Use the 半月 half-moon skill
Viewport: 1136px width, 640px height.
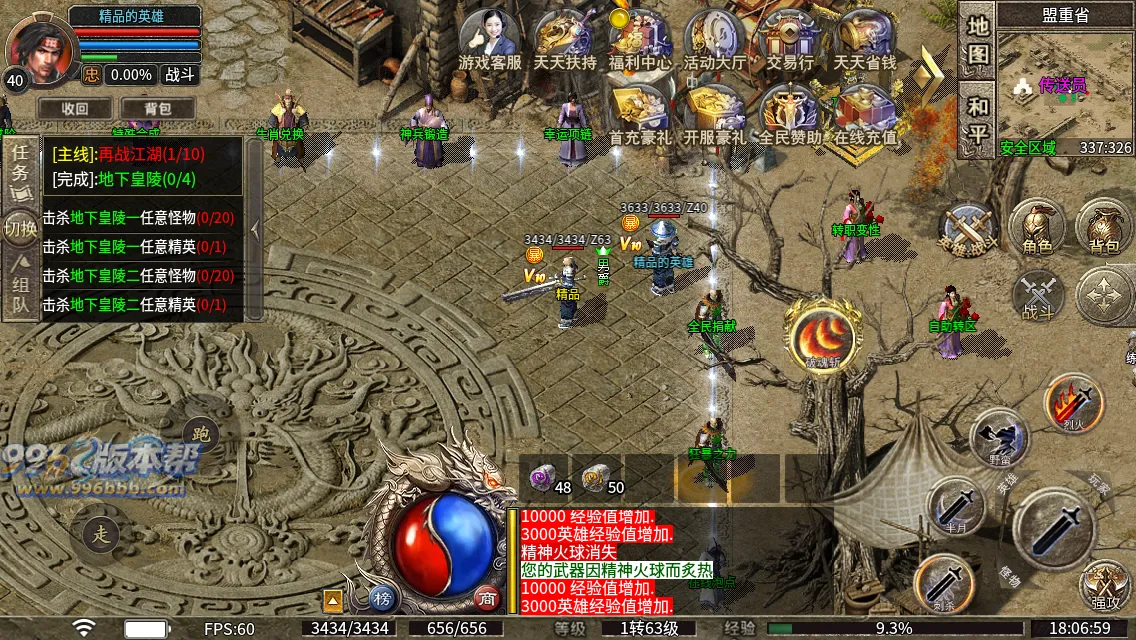[x=956, y=505]
